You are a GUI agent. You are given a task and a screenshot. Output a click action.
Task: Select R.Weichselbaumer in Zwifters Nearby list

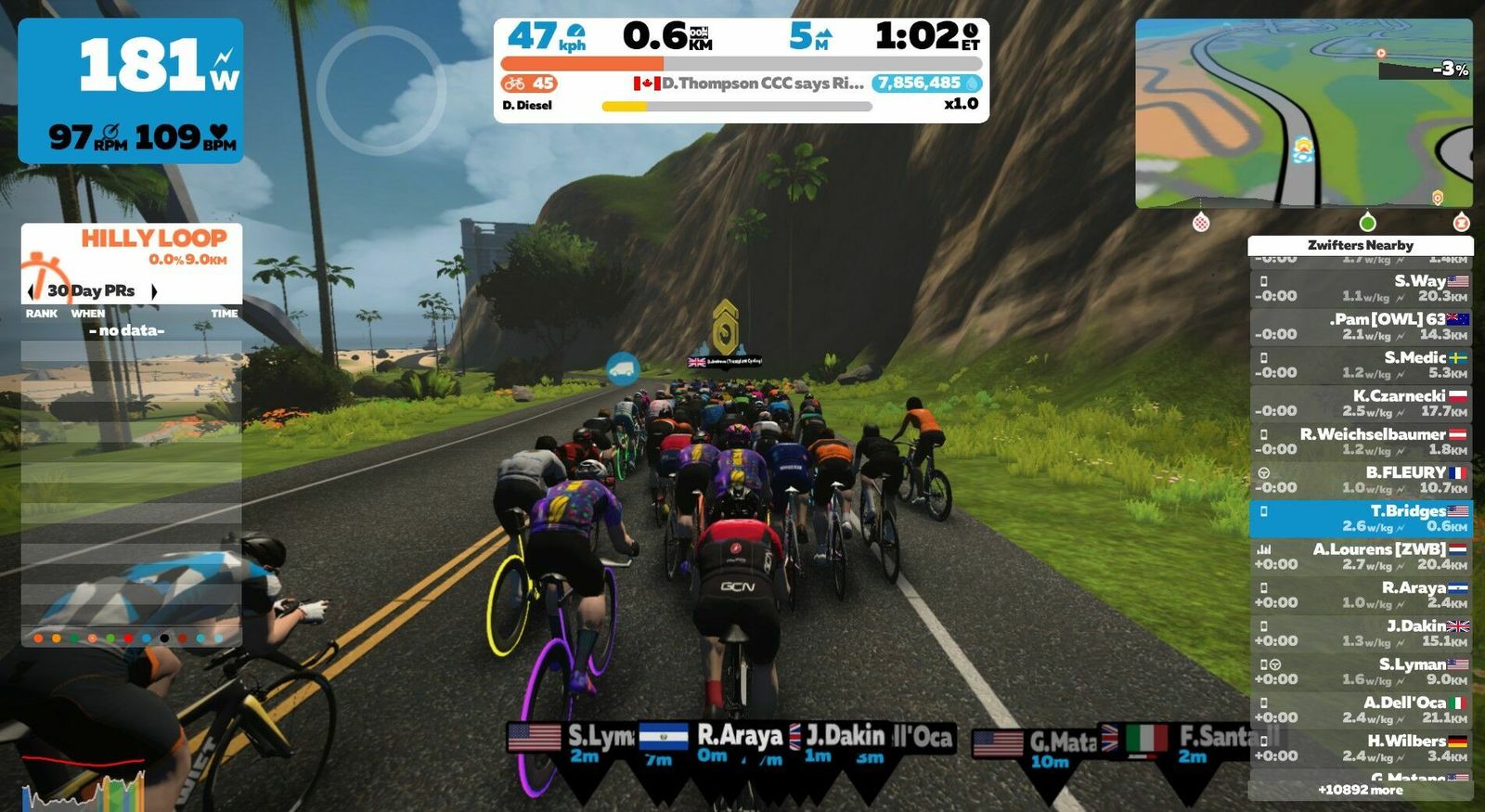pyautogui.click(x=1360, y=442)
